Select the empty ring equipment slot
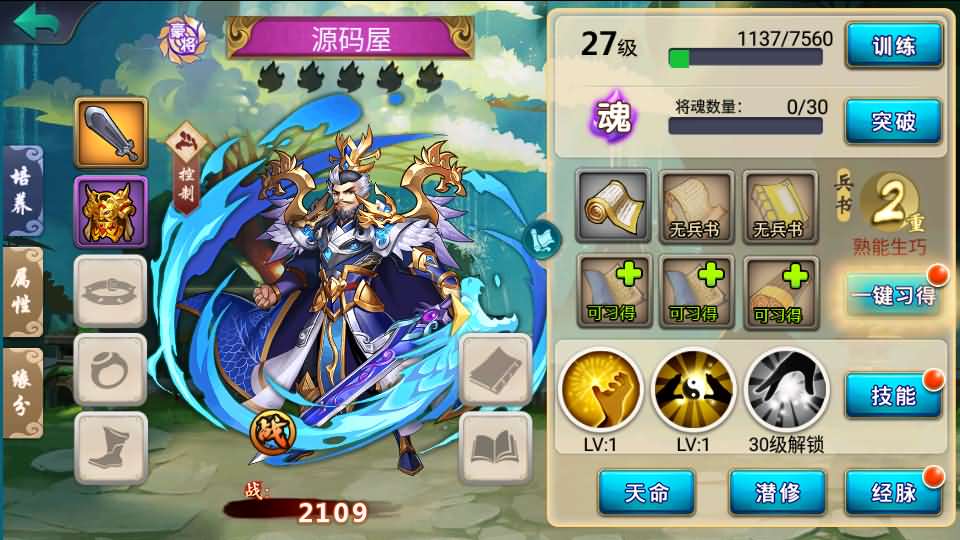Image resolution: width=960 pixels, height=540 pixels. 111,370
